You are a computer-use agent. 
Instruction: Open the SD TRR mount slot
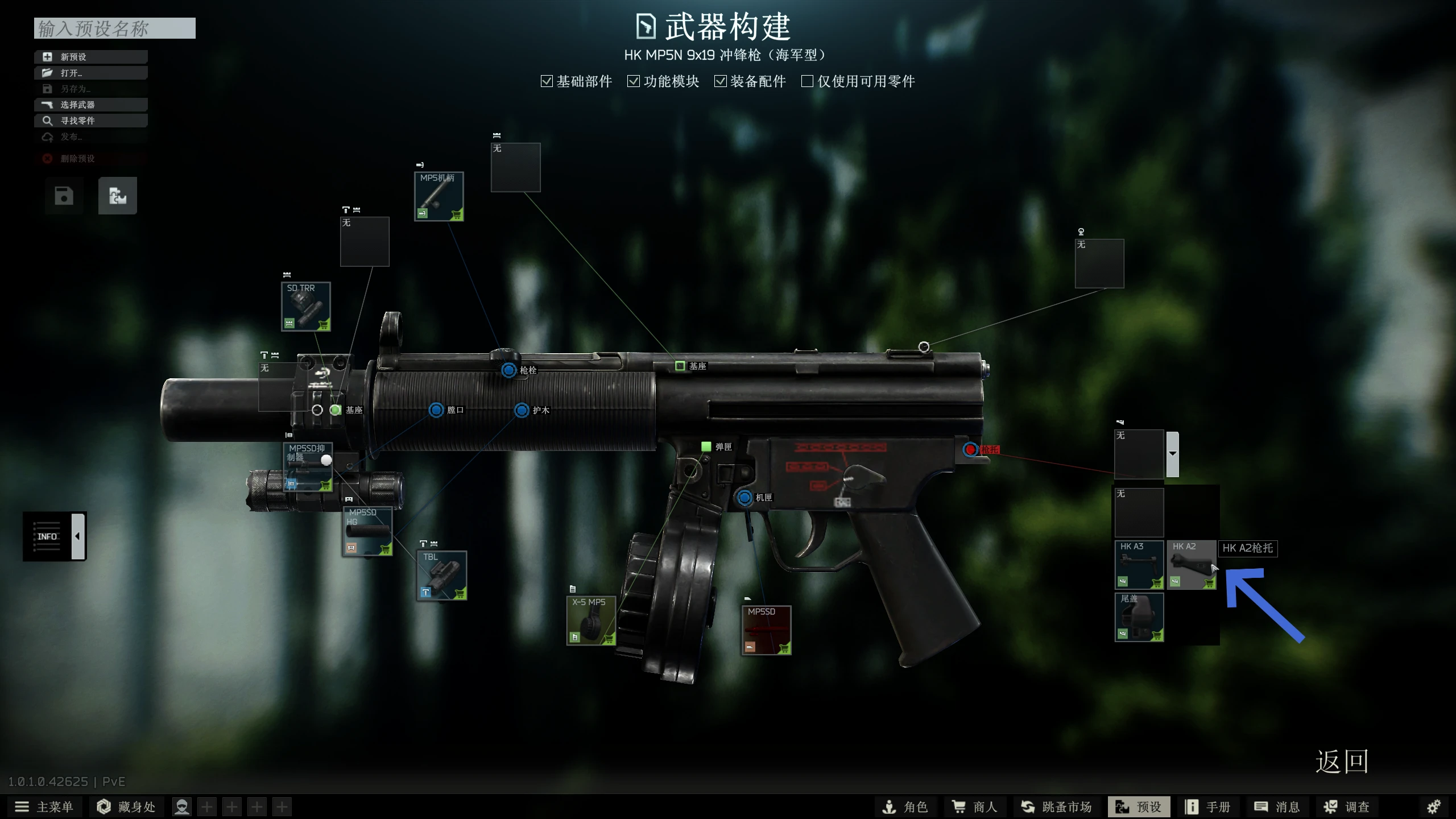pyautogui.click(x=306, y=307)
